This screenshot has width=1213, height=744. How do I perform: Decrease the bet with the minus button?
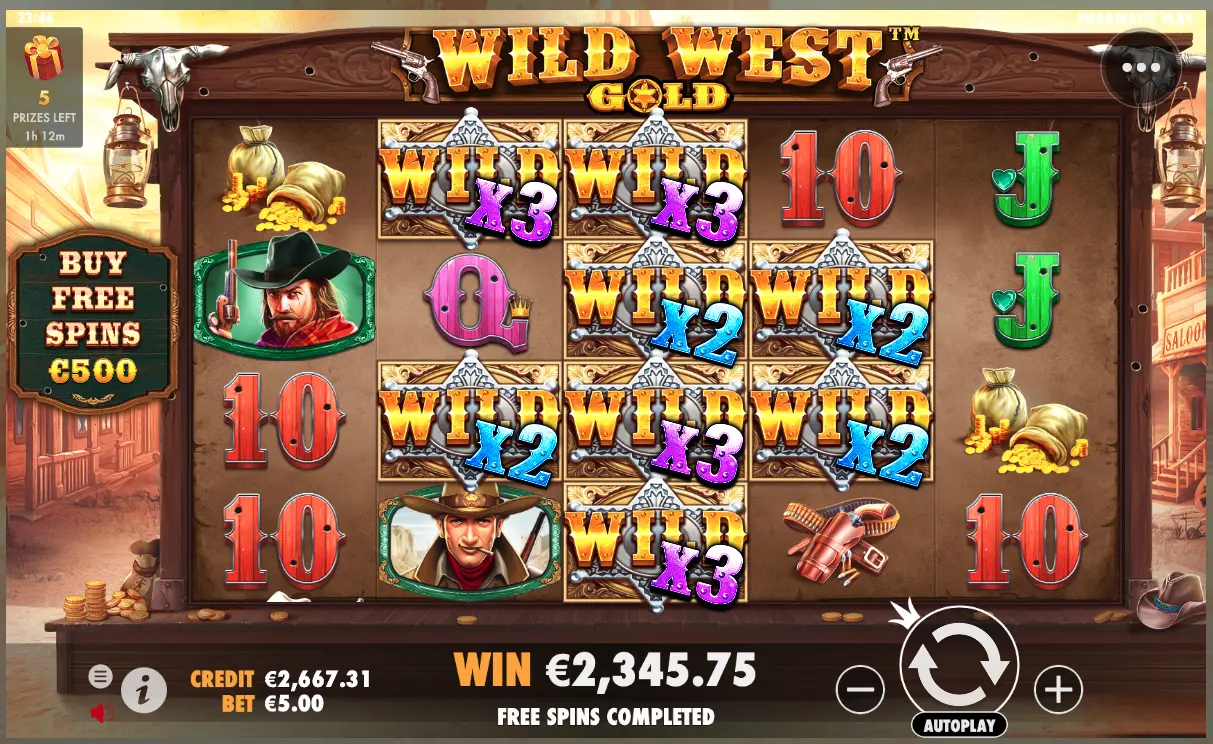click(860, 688)
